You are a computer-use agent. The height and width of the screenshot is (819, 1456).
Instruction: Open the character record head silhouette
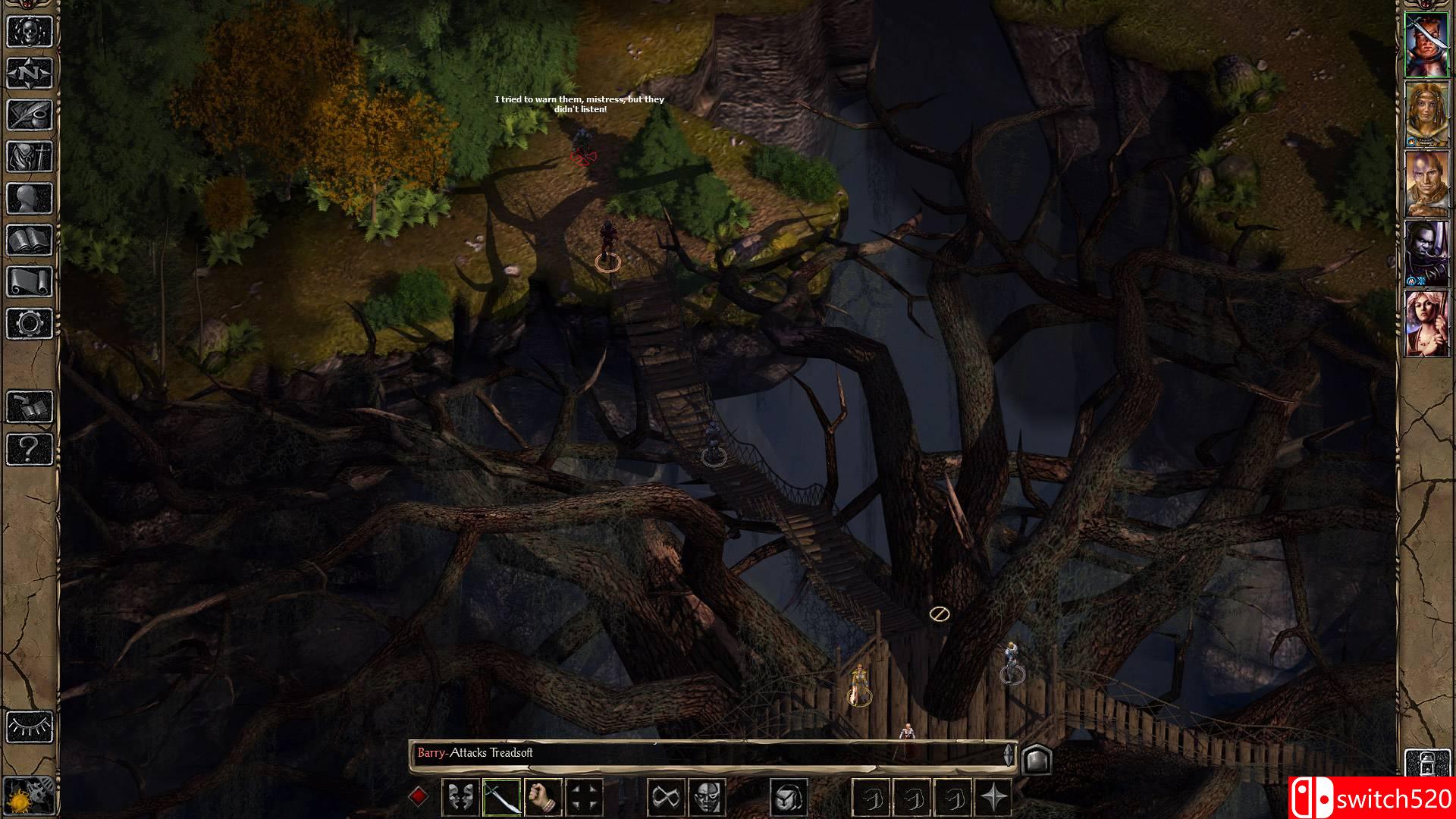click(x=30, y=199)
